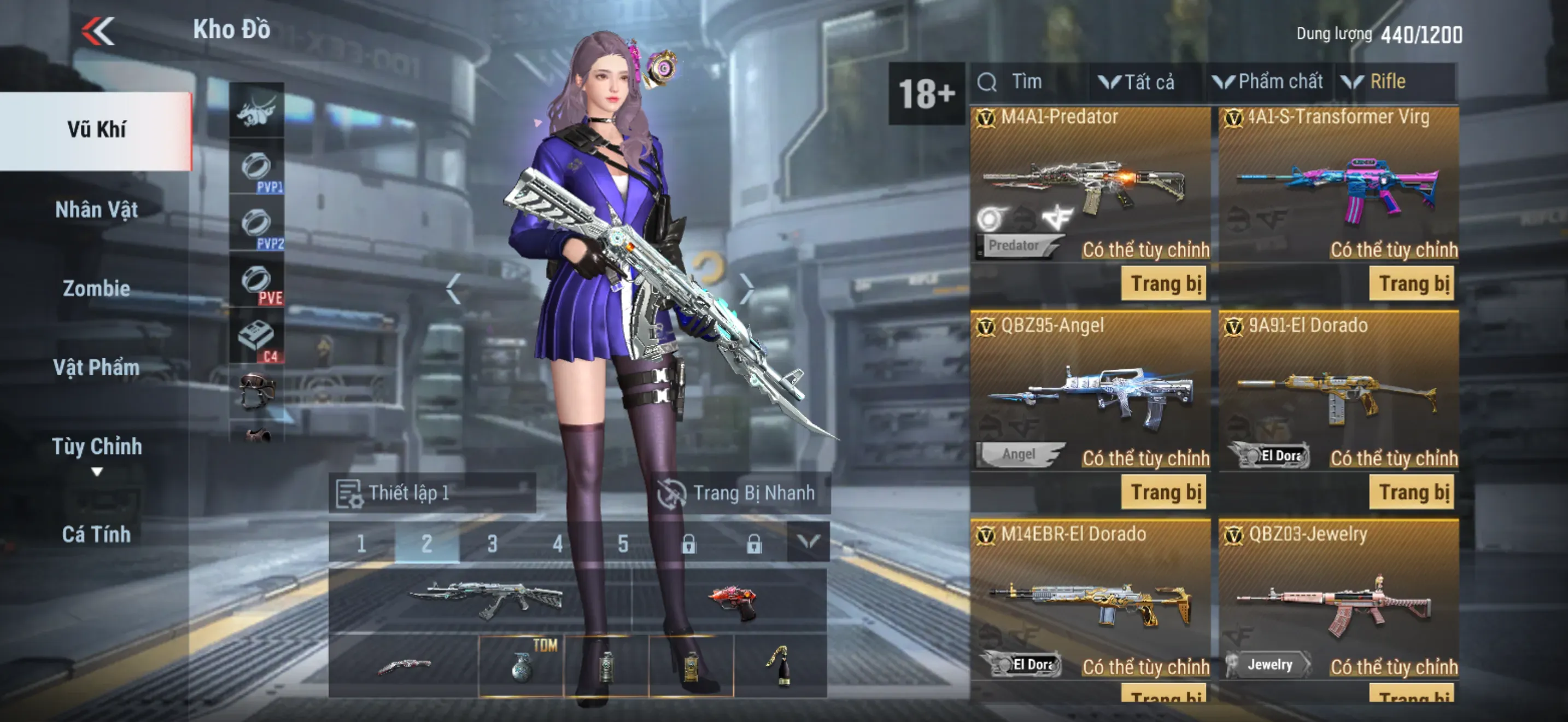Select the M14EBR-El Dorado weapon card
This screenshot has height=722, width=1568.
click(x=1090, y=603)
